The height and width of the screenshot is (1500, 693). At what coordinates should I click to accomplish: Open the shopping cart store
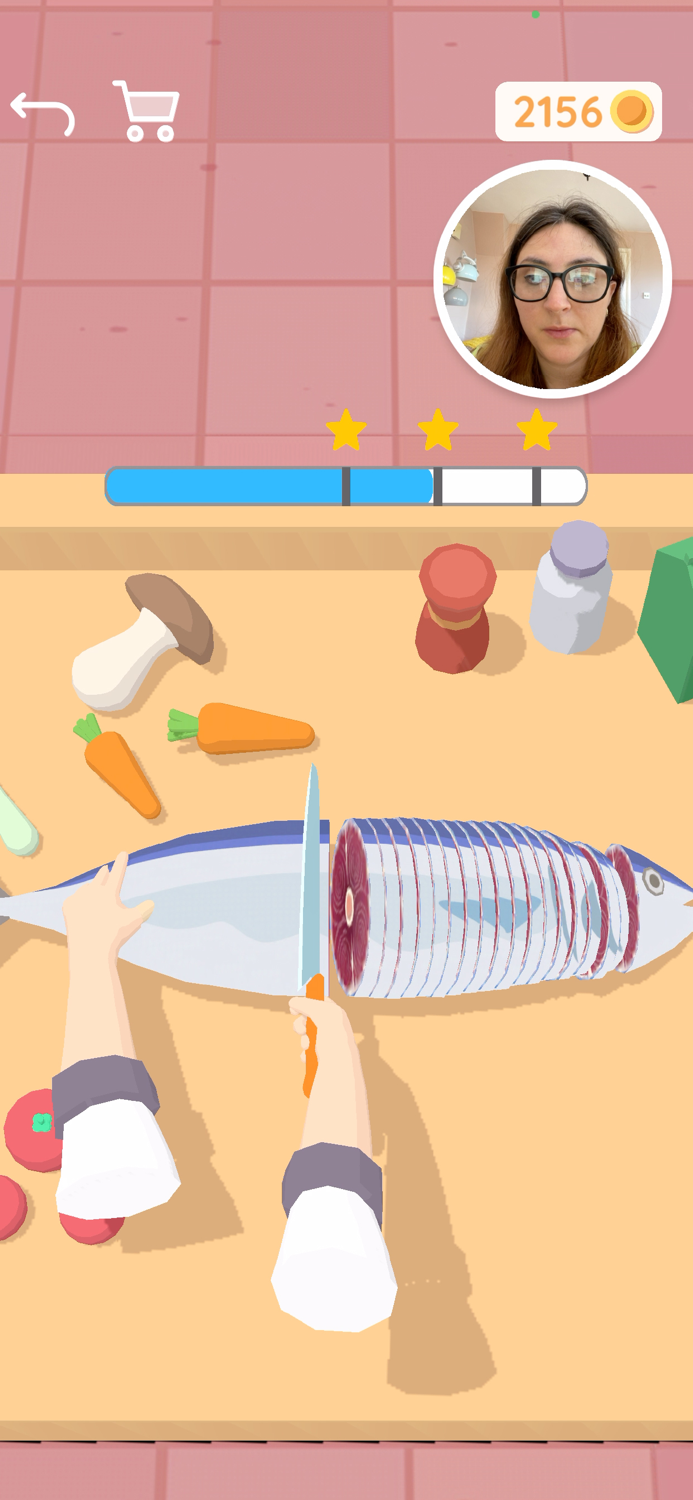[x=147, y=111]
